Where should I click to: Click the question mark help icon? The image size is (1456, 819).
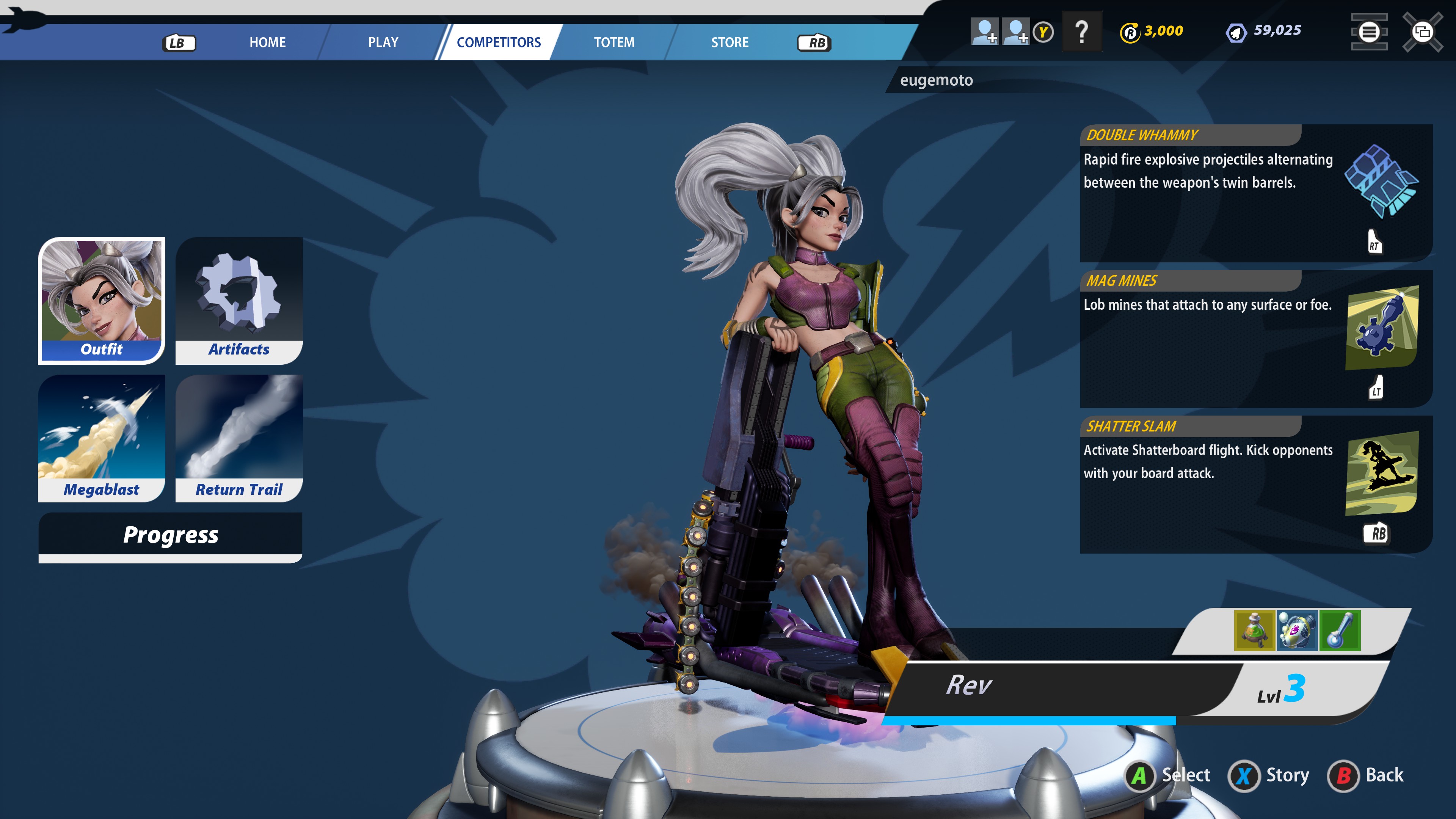1081,31
